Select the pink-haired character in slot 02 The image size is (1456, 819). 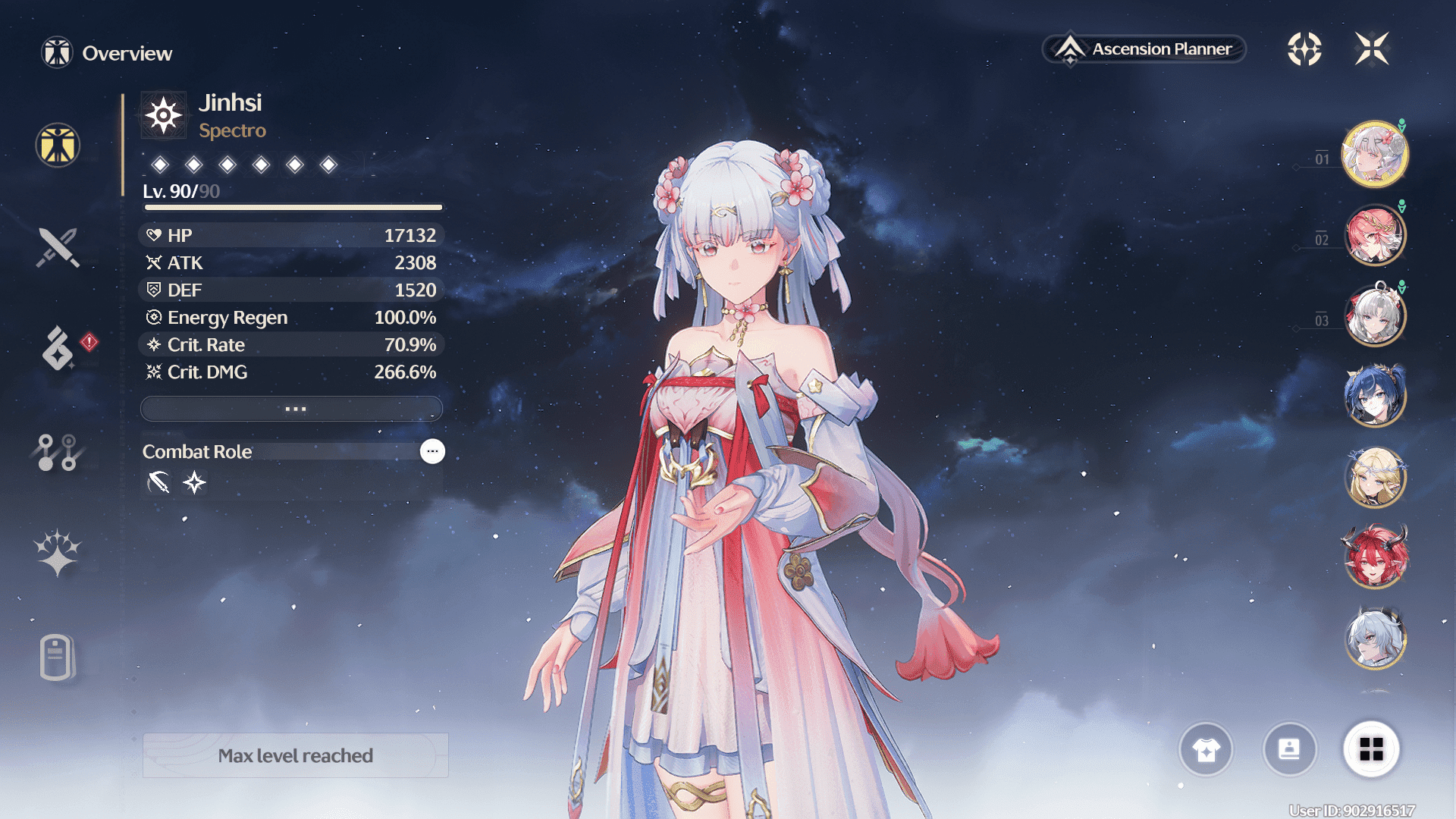pos(1374,236)
